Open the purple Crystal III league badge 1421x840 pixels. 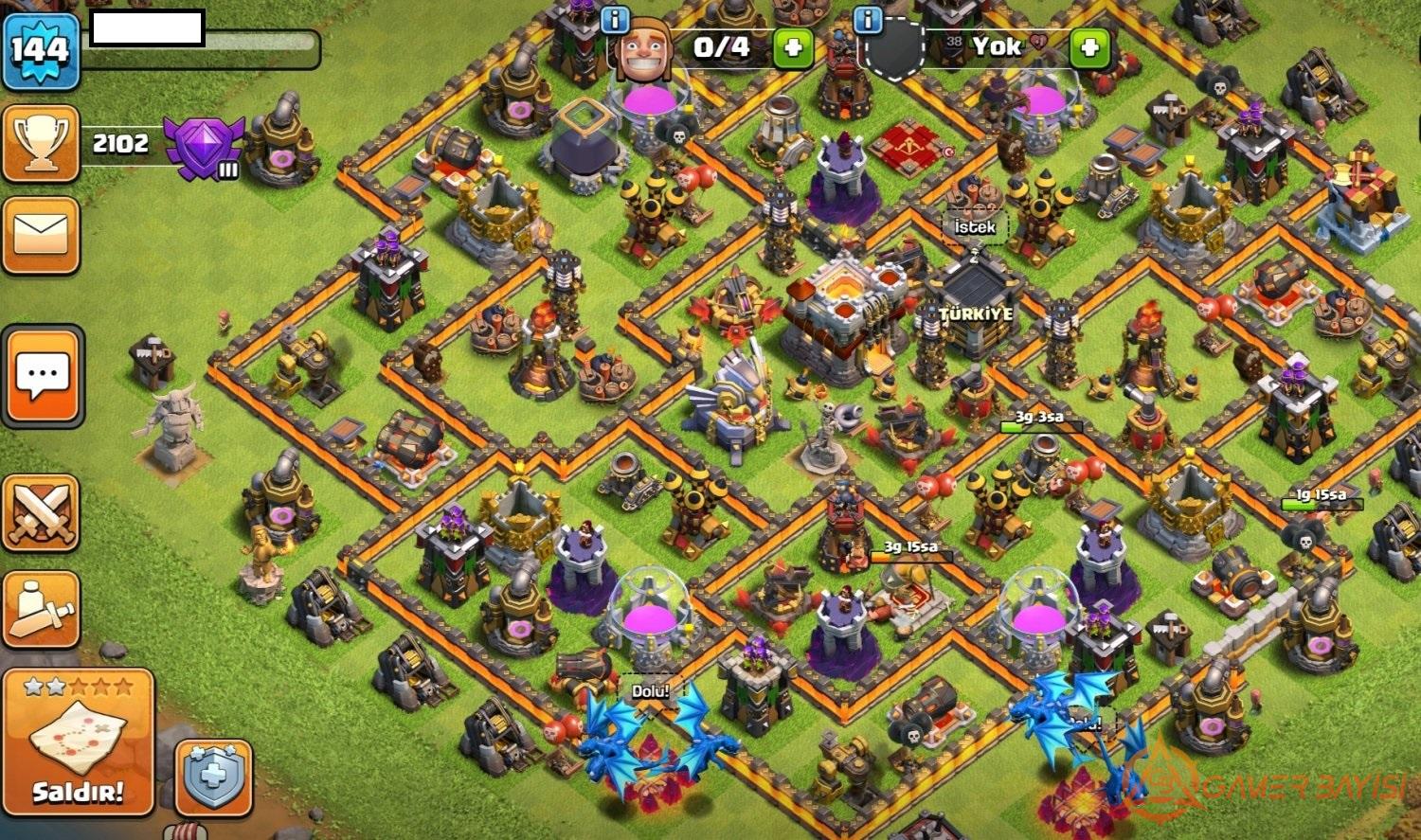(203, 147)
